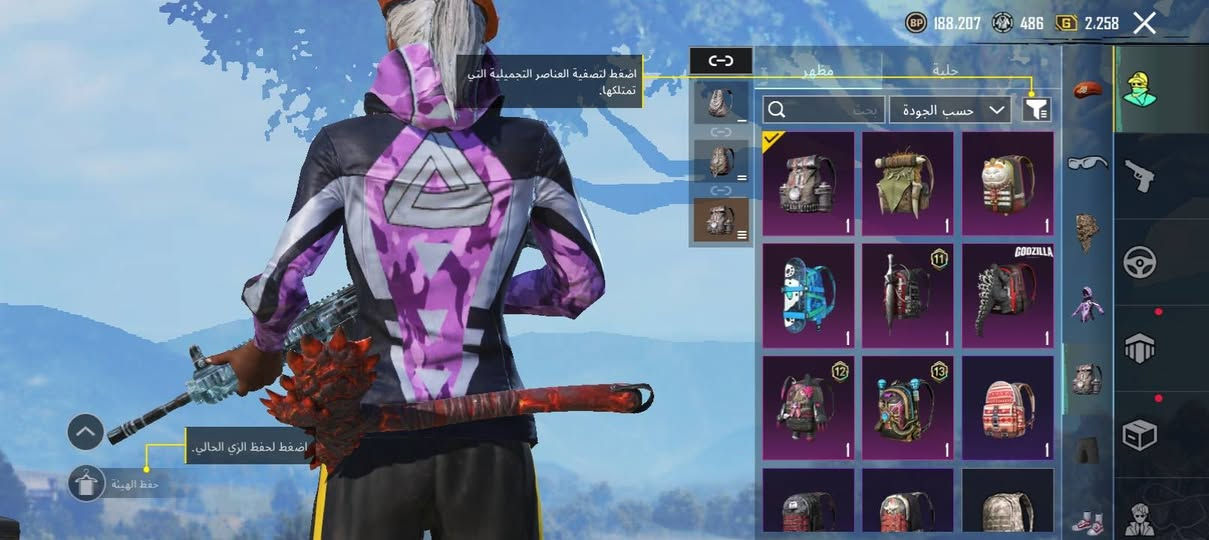
Task: Select the red beret headwear subcategory
Action: tap(1087, 91)
